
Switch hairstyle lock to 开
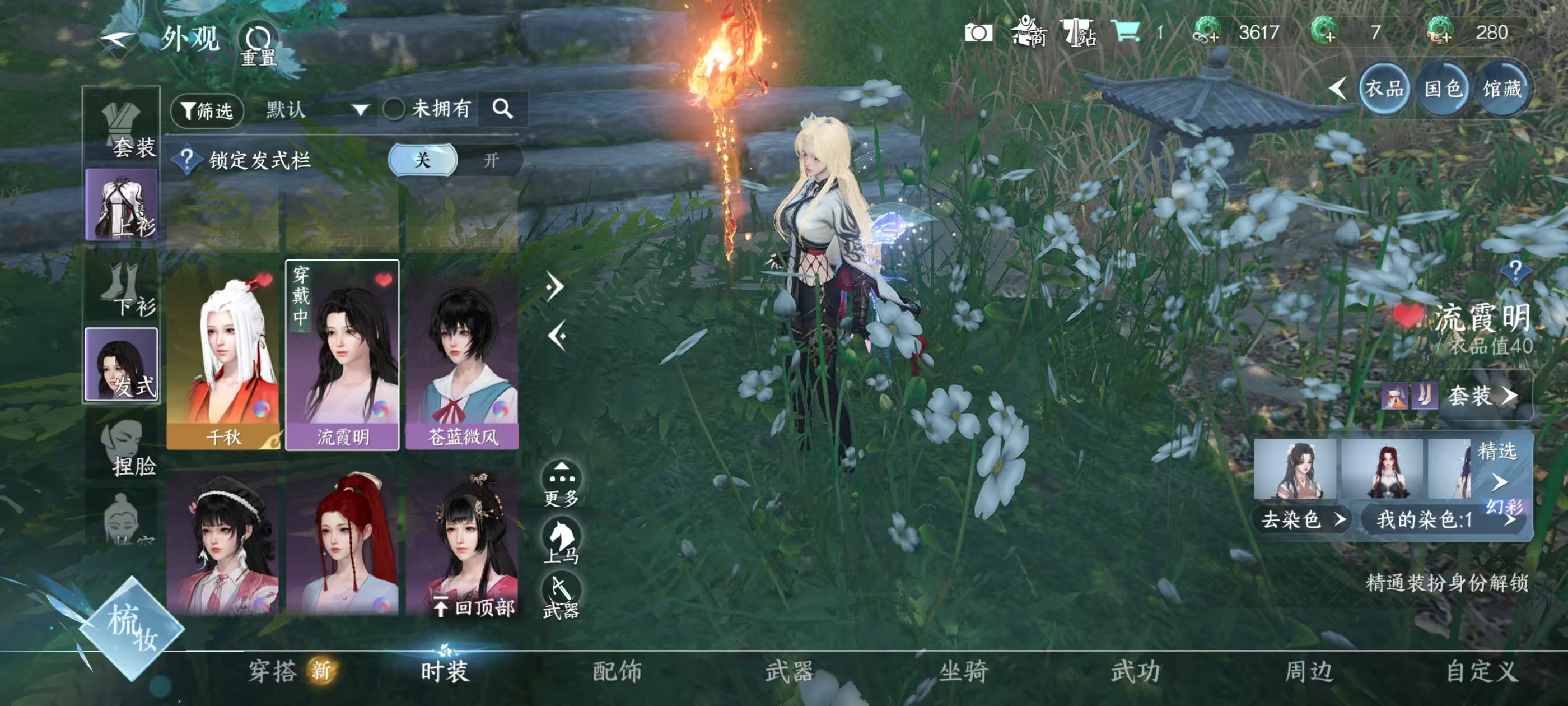click(x=491, y=160)
